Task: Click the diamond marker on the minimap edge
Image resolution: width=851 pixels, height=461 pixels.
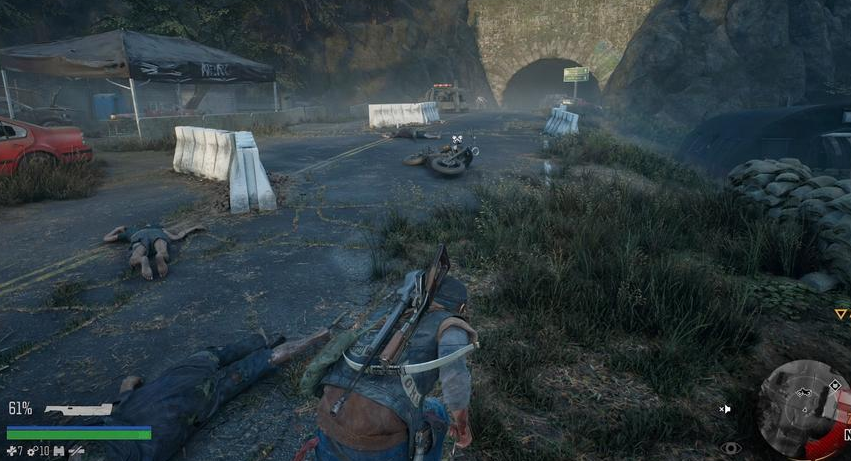Action: [834, 385]
